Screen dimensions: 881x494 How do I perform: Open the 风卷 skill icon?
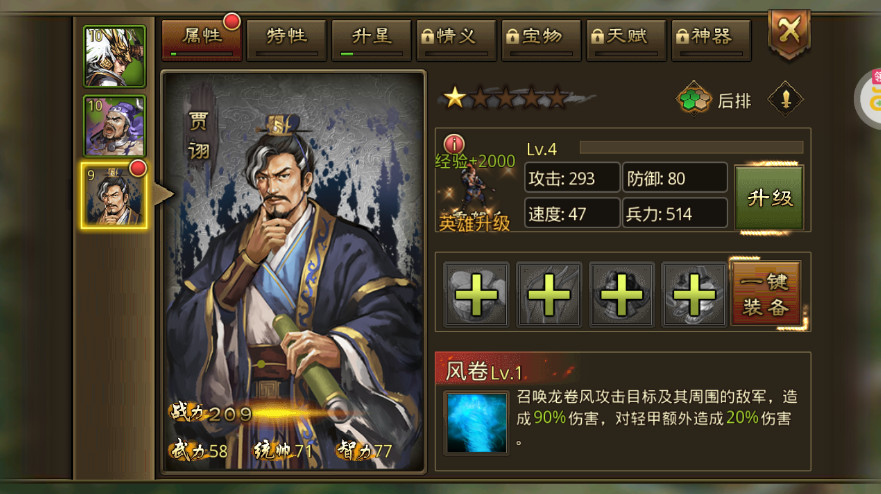tap(474, 422)
